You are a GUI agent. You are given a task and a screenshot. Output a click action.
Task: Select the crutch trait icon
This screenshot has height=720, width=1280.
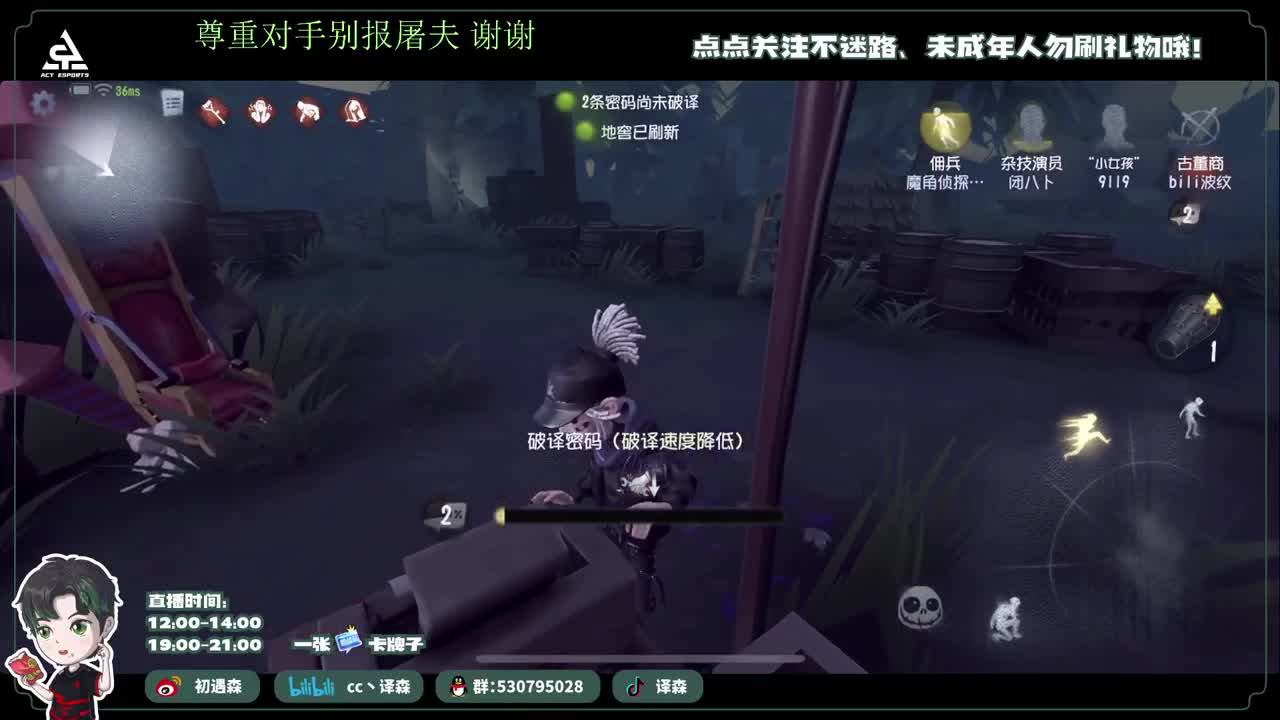point(212,111)
